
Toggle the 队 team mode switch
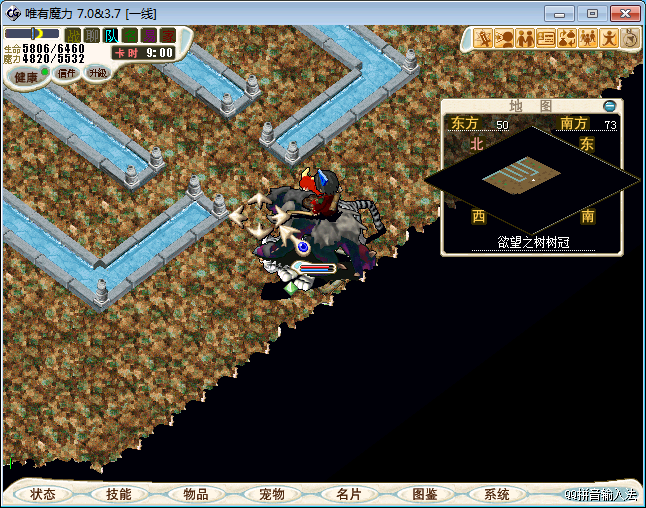pyautogui.click(x=110, y=35)
